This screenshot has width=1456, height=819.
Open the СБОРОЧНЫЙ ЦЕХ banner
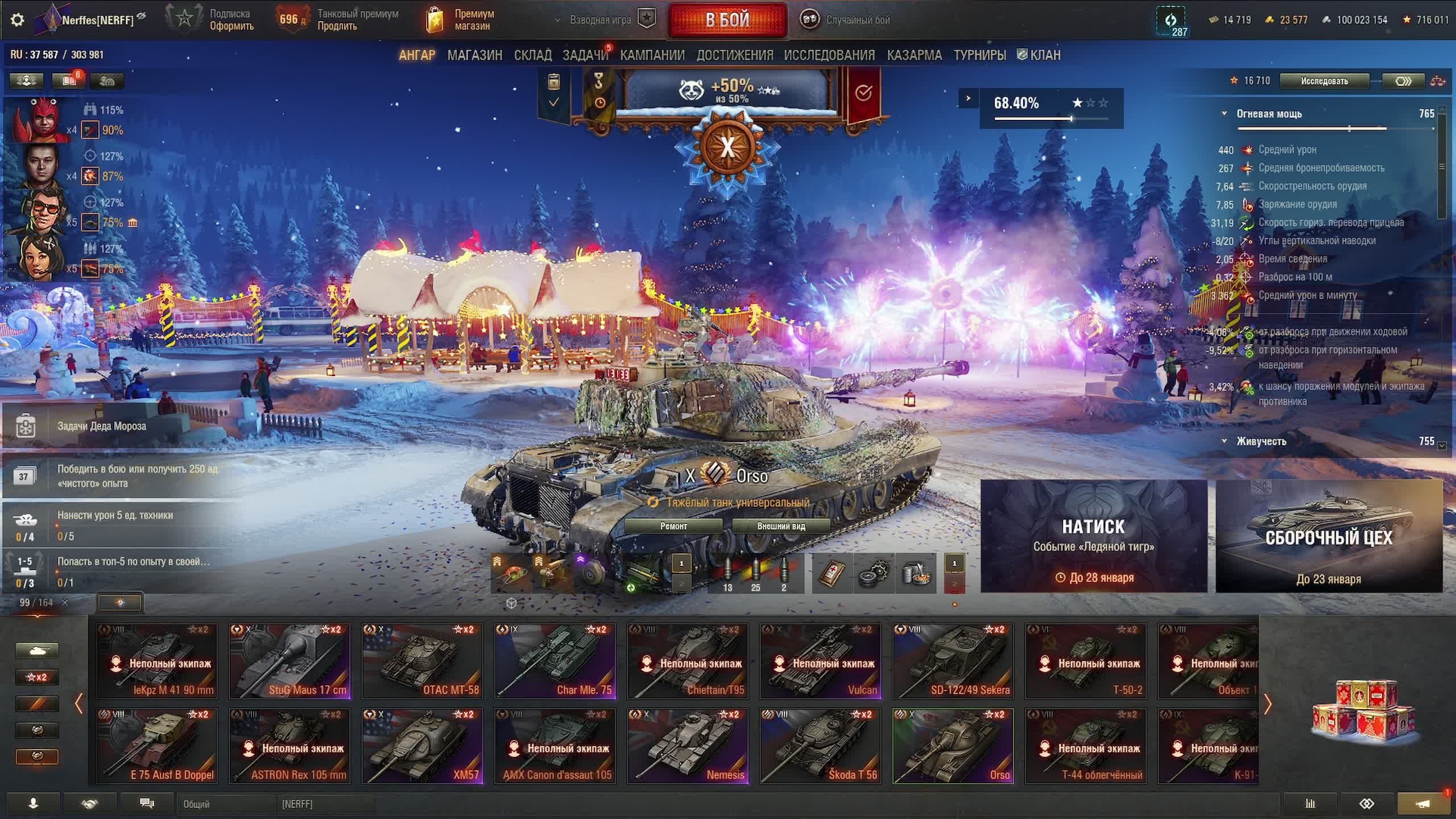[x=1329, y=536]
